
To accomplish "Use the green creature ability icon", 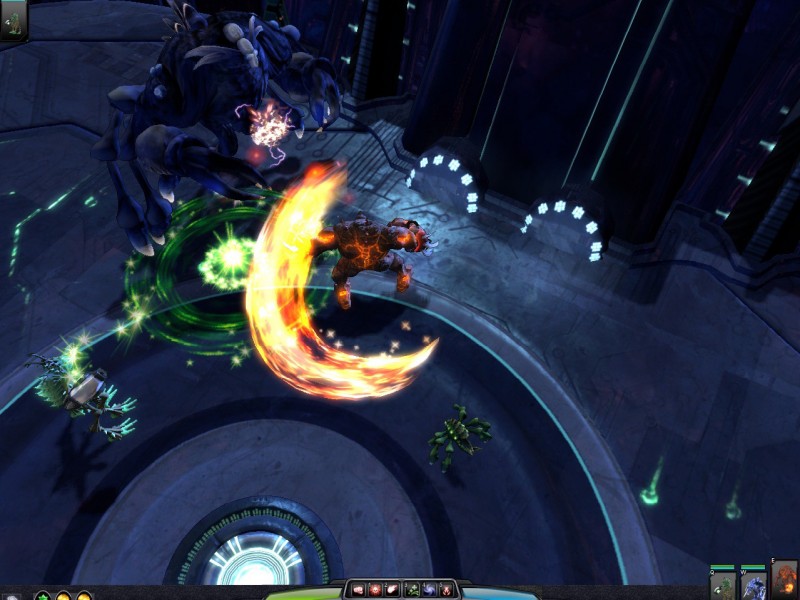I will pyautogui.click(x=411, y=590).
